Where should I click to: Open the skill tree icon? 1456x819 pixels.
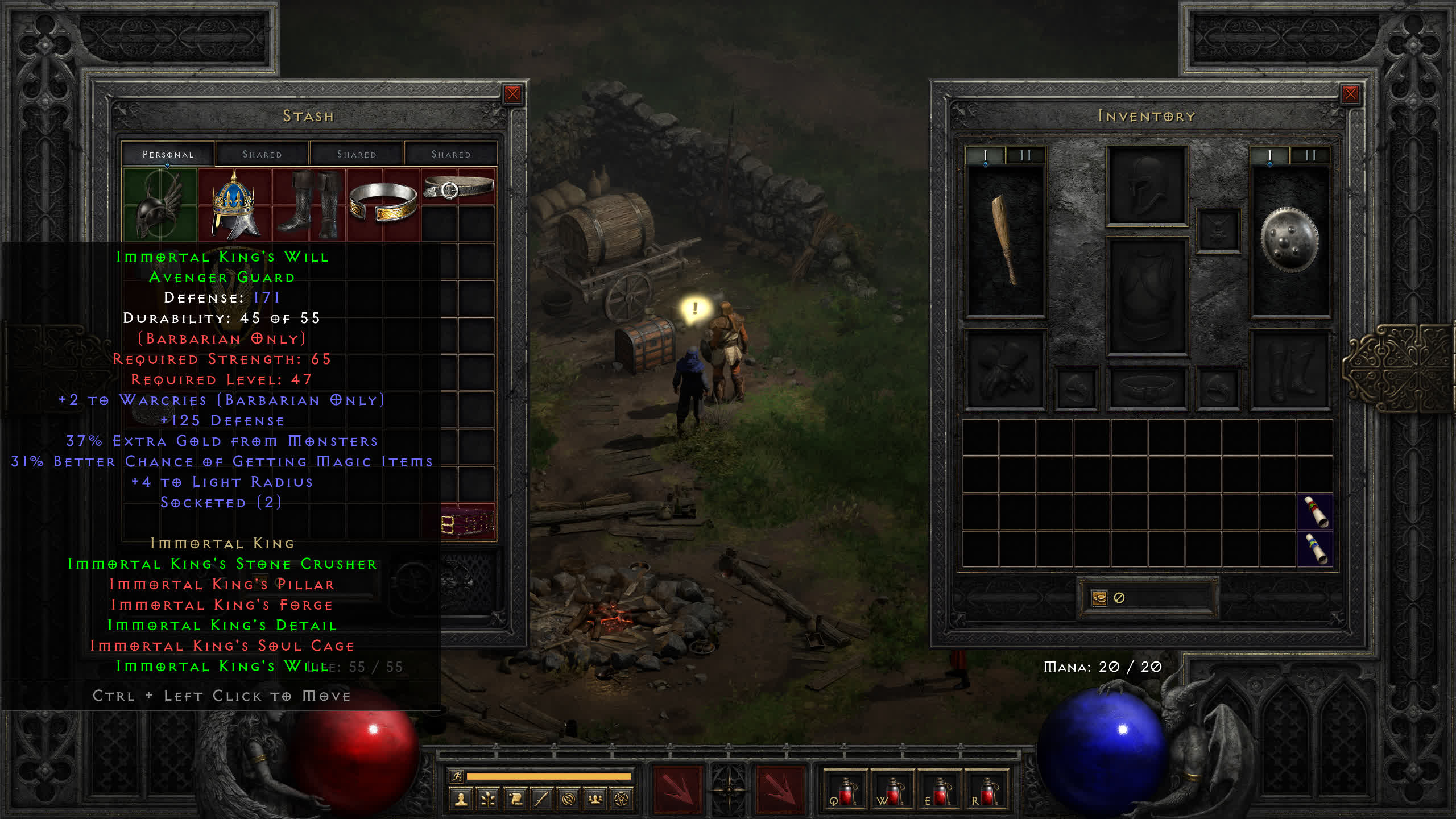[488, 800]
